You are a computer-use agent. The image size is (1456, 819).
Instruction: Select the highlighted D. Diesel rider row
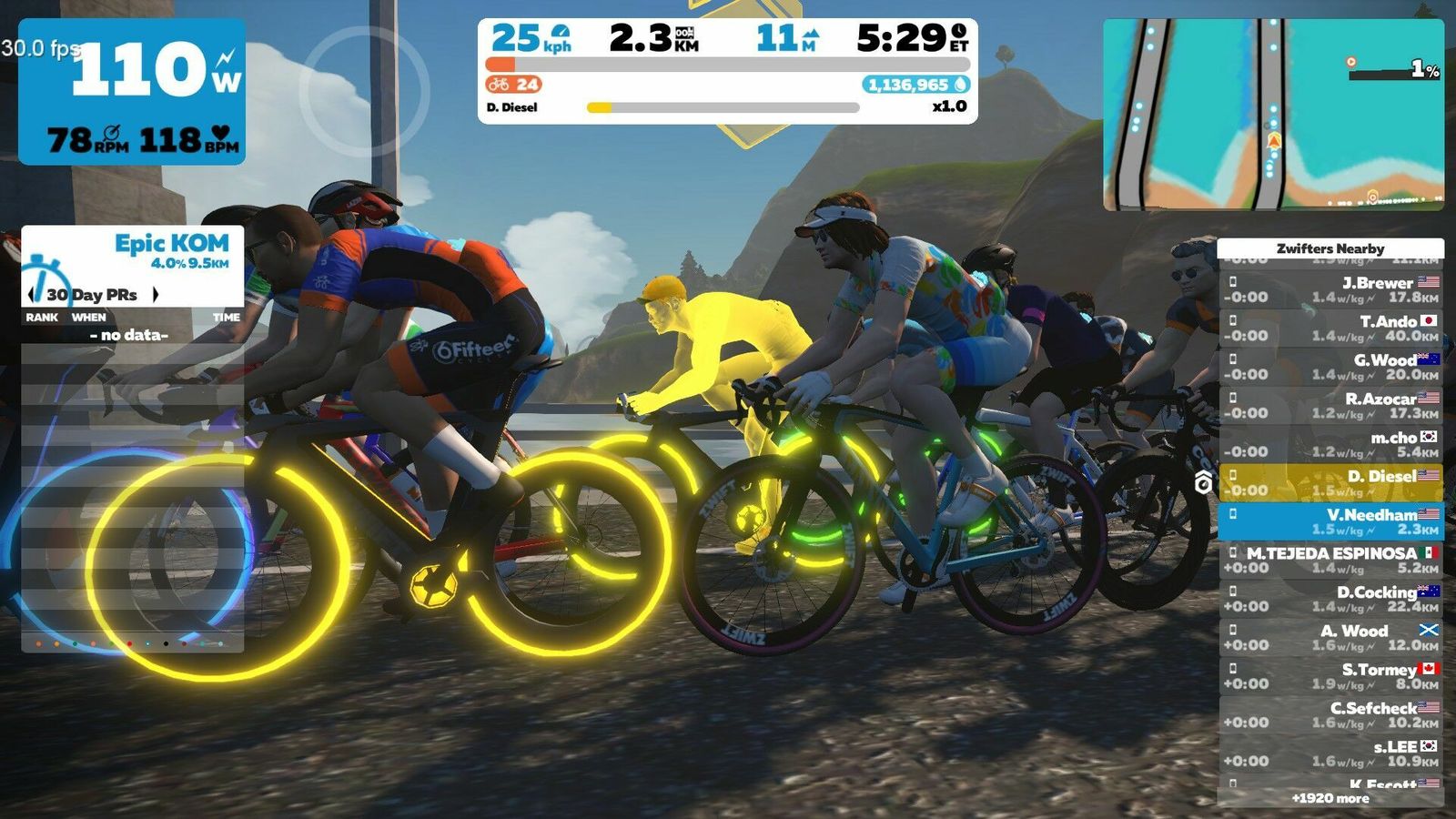pos(1330,483)
